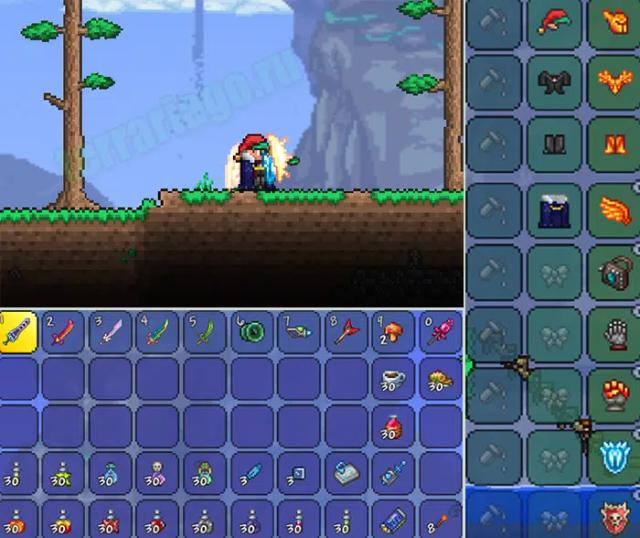This screenshot has height=538, width=640.
Task: Select the green sword in hotbar slot 5
Action: tap(205, 332)
